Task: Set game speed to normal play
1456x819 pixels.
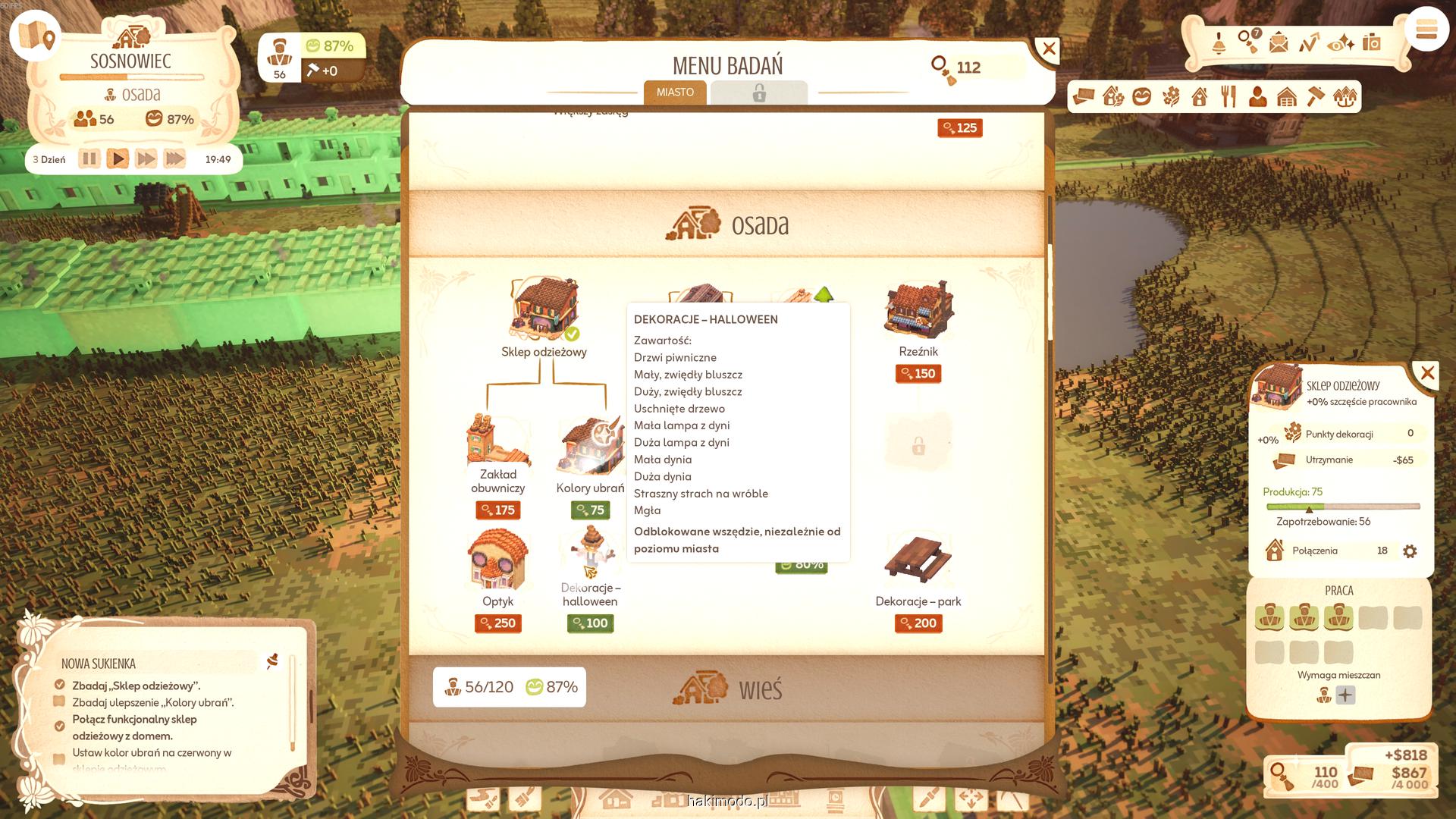Action: point(118,159)
